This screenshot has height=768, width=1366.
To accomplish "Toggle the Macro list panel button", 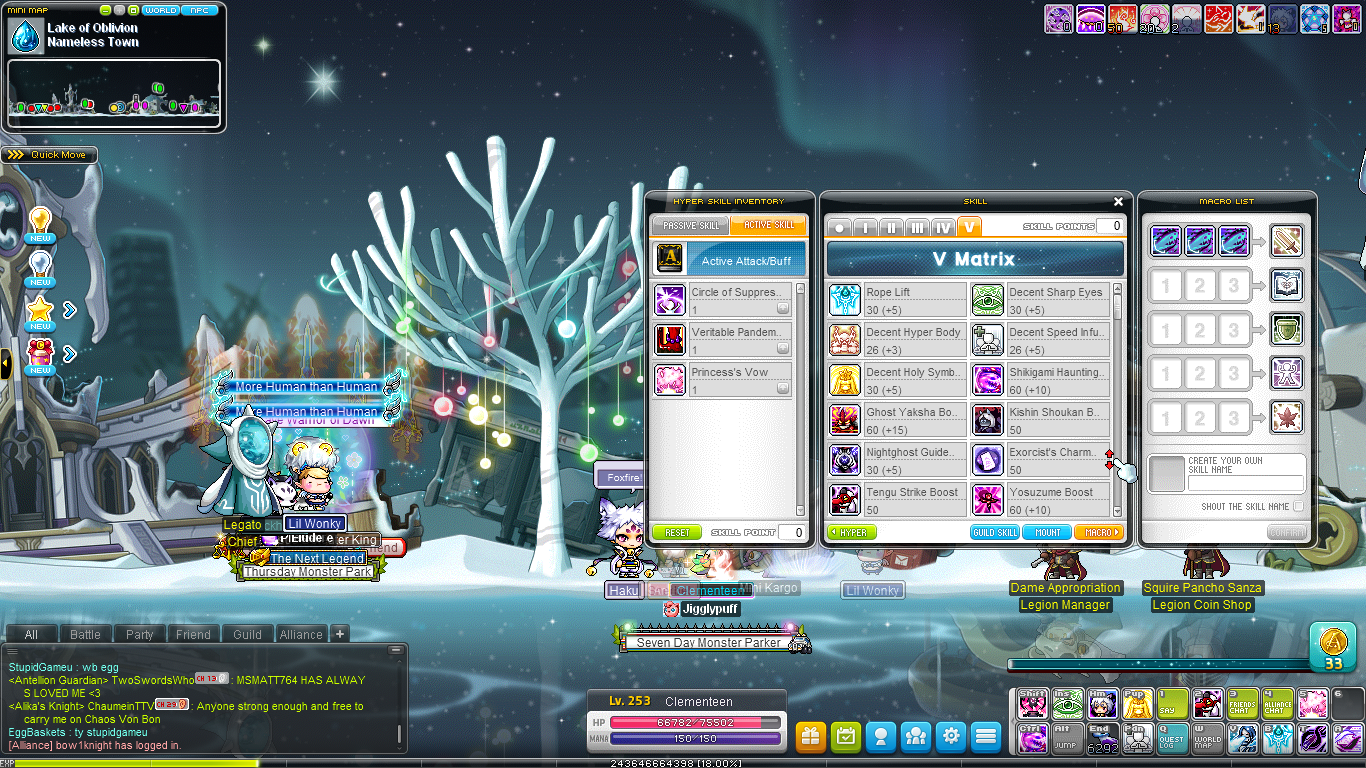I will tap(1098, 532).
